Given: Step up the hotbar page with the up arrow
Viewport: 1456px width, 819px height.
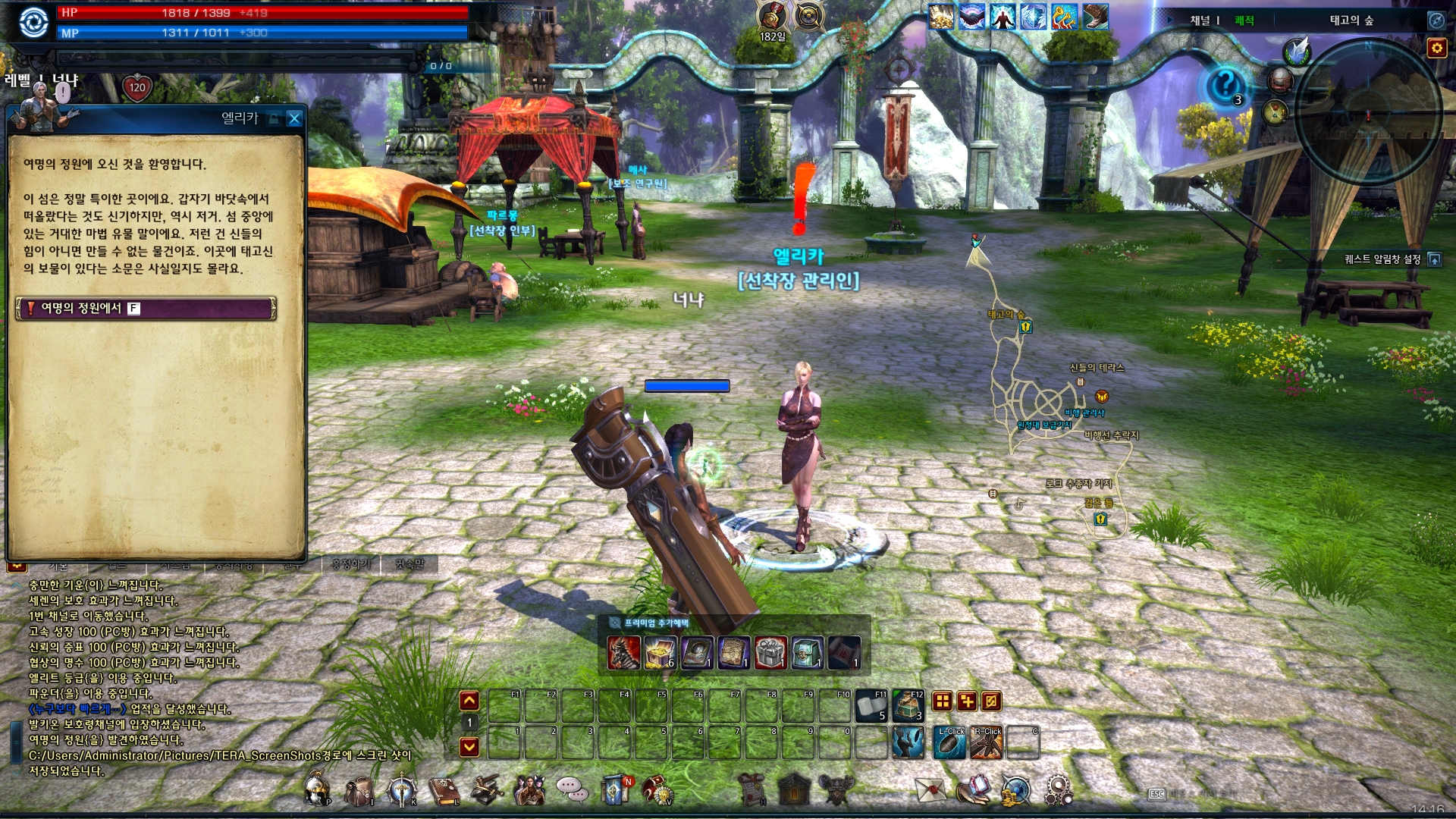Looking at the screenshot, I should pyautogui.click(x=469, y=701).
